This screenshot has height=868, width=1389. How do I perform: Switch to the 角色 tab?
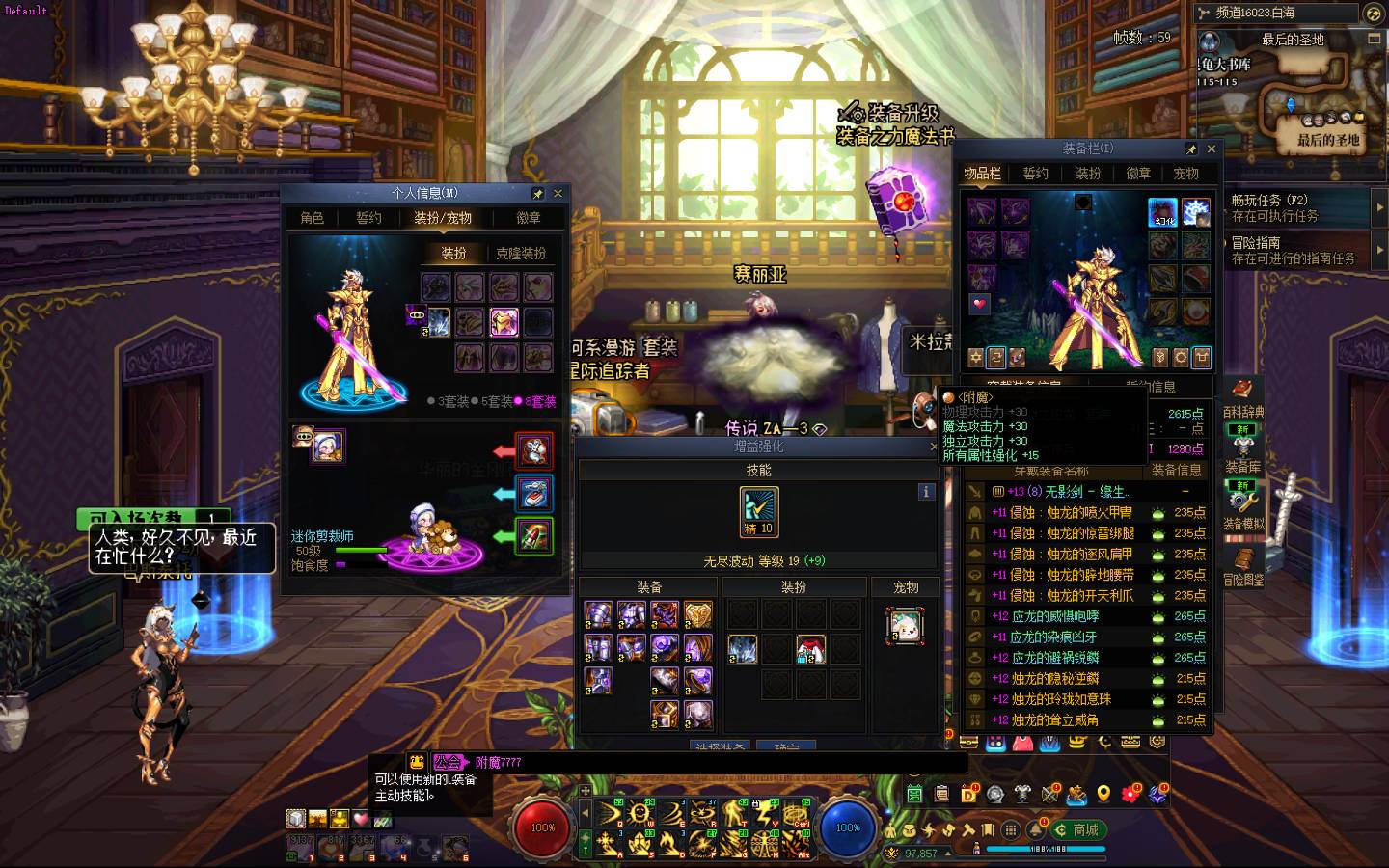tap(312, 218)
